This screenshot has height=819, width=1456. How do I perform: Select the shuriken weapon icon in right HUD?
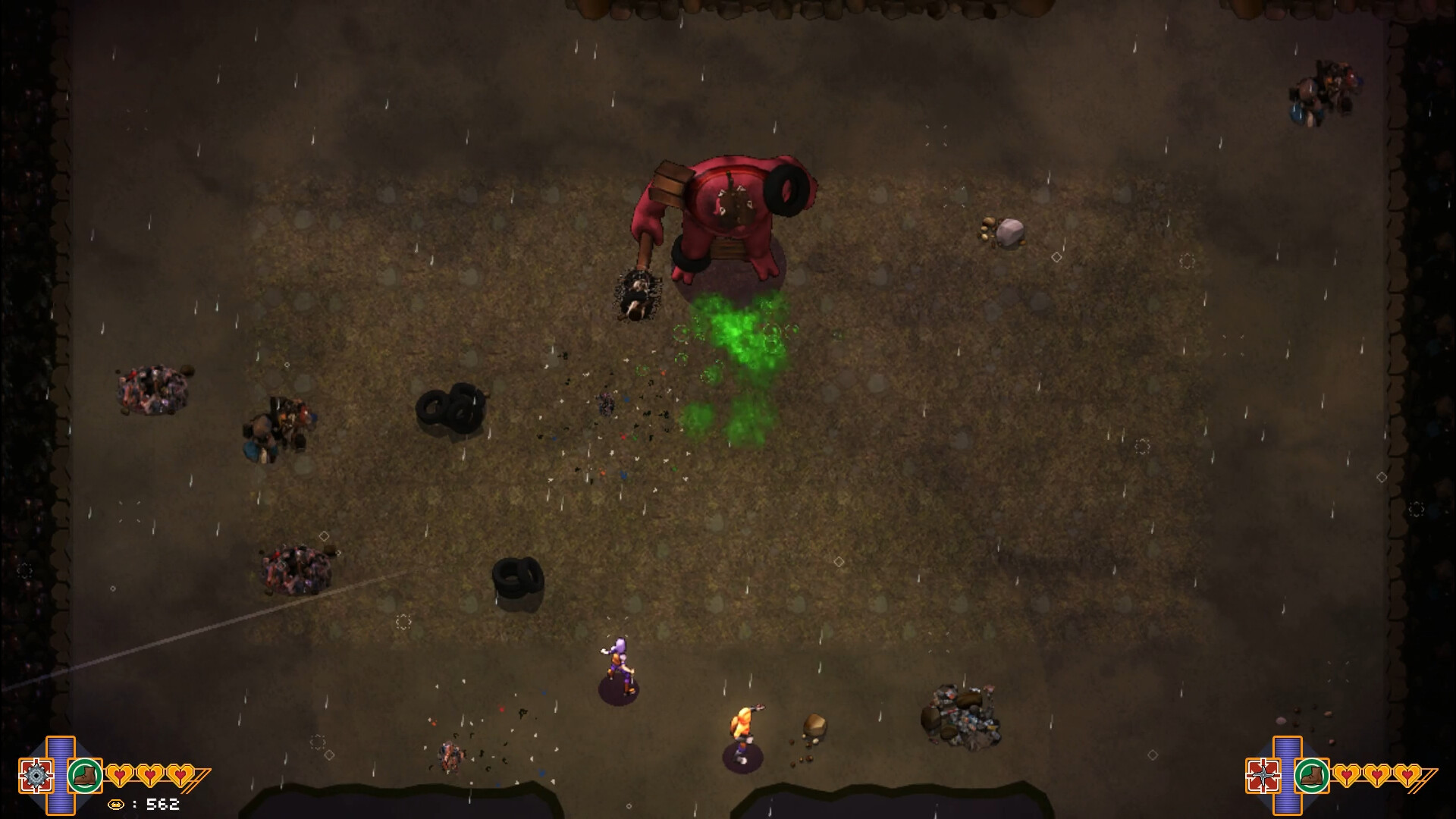[x=1263, y=776]
